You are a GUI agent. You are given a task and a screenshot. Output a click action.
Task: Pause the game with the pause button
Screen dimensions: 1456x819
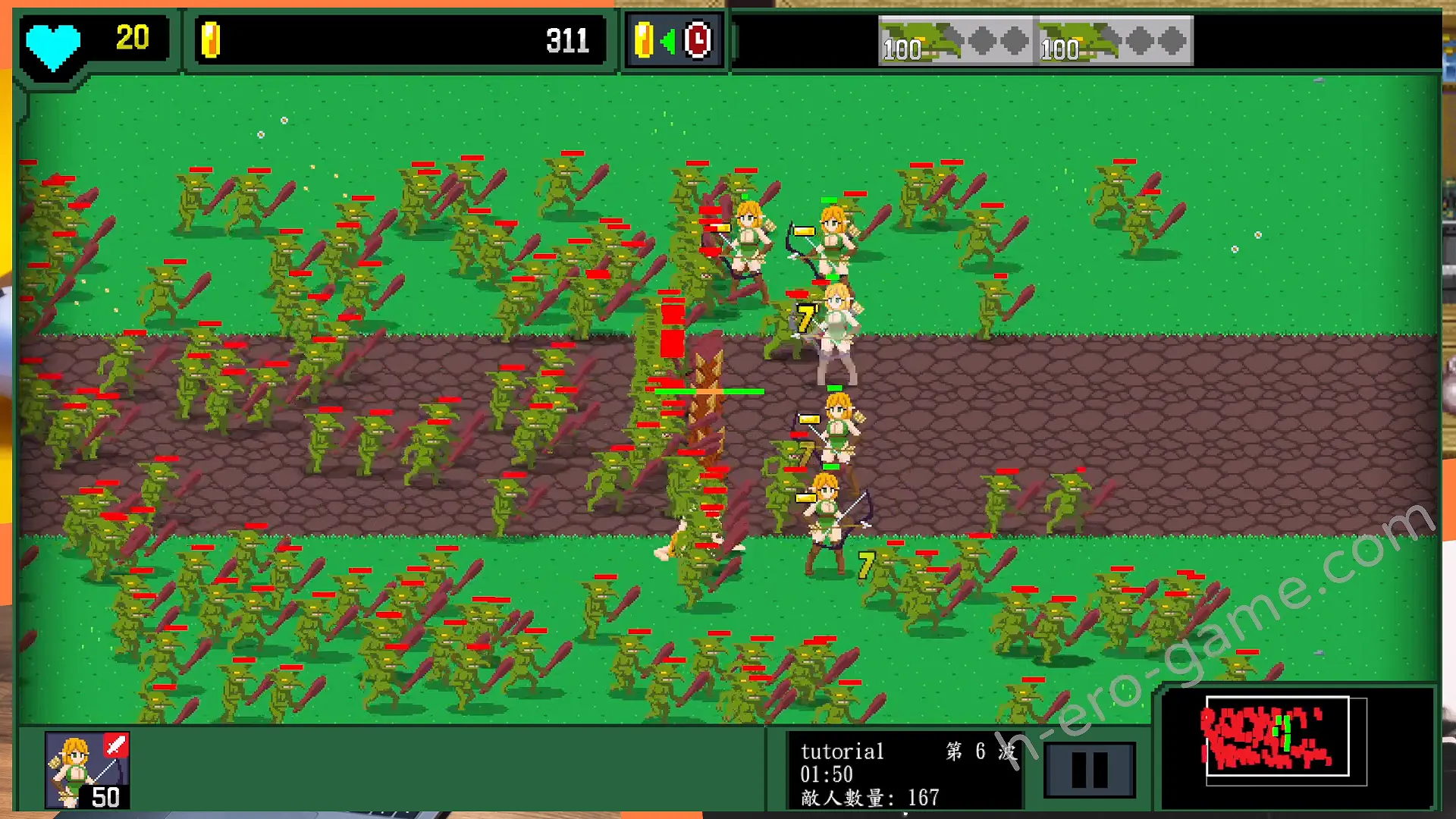pos(1089,769)
